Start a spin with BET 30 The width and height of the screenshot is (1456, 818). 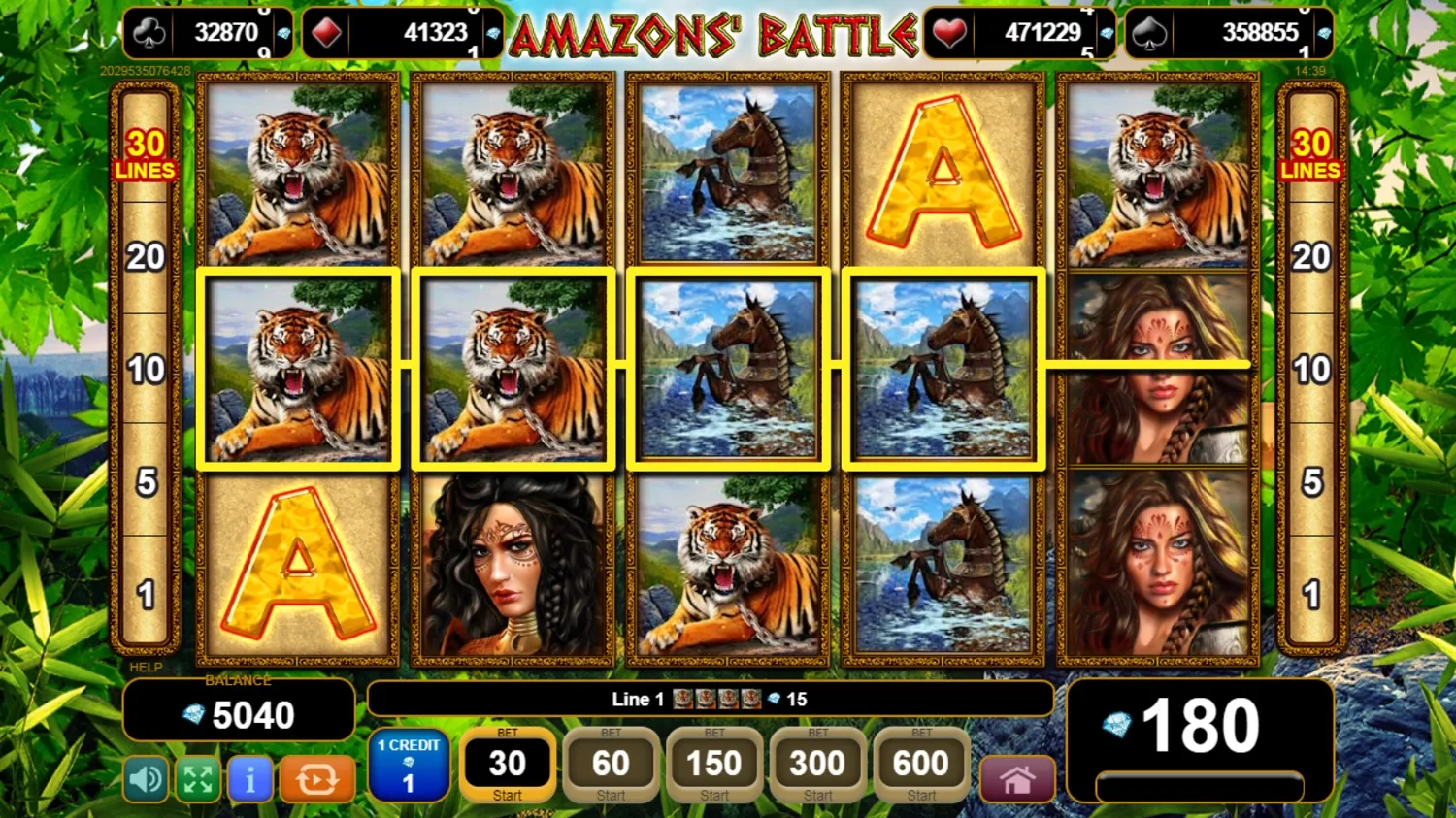(x=507, y=767)
